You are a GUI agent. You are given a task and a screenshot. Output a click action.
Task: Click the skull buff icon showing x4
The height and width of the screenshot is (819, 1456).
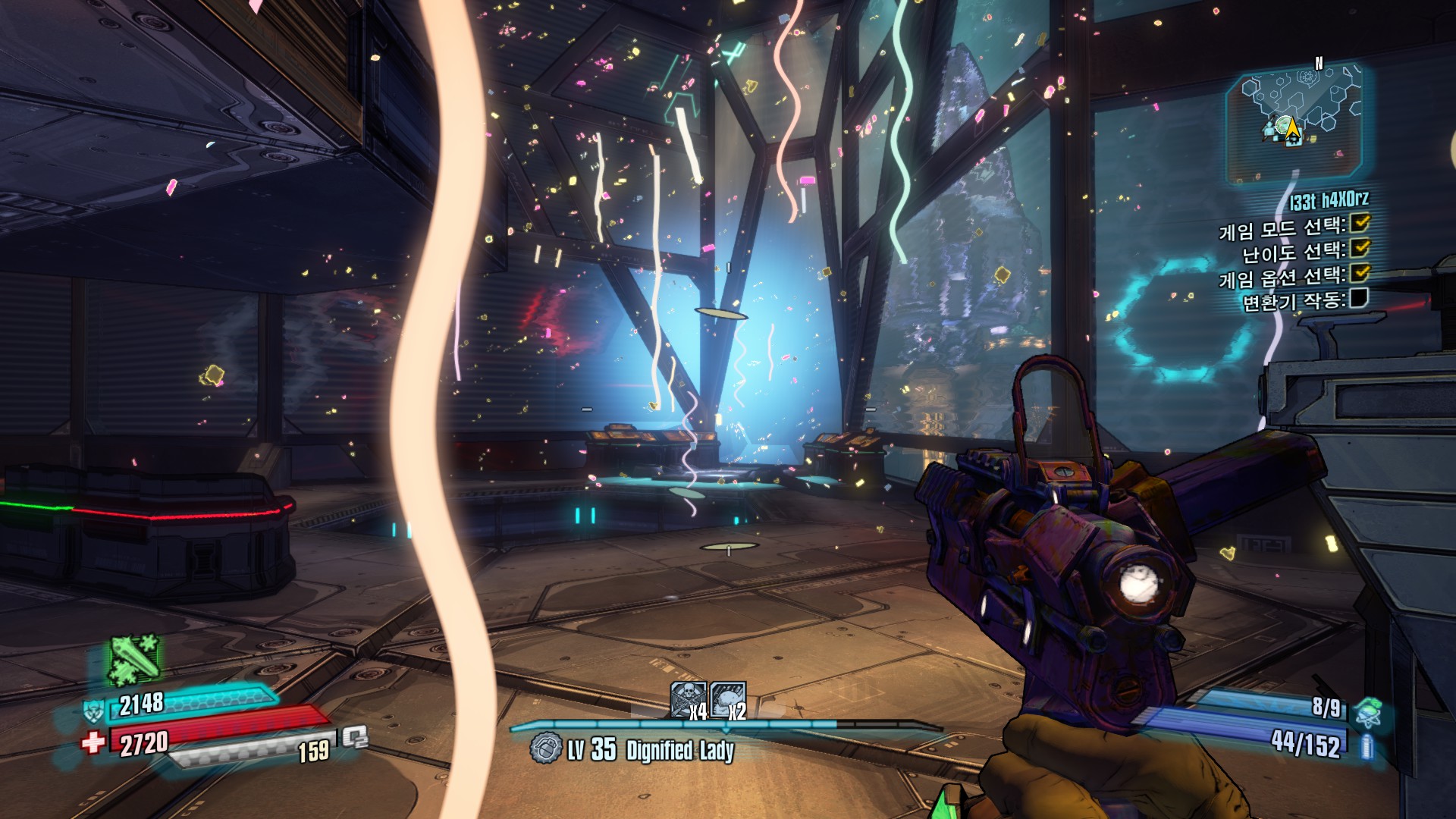(x=688, y=699)
